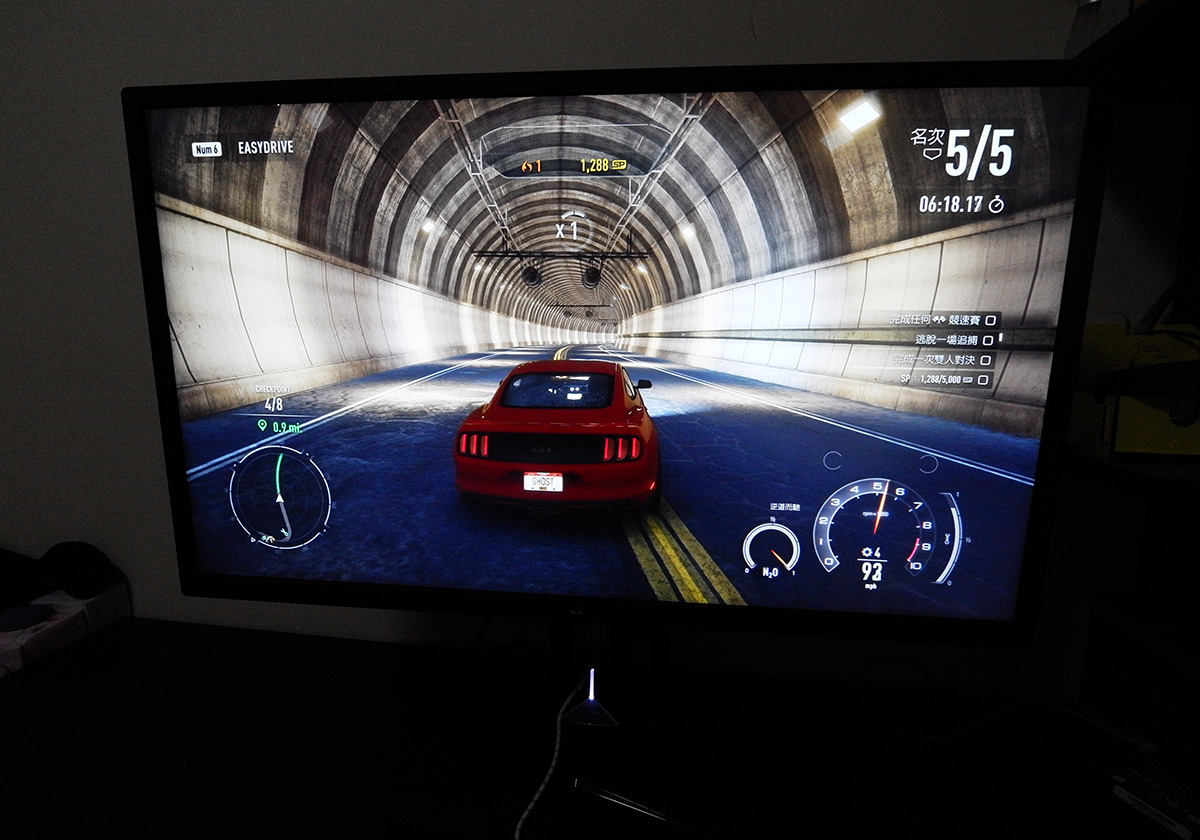This screenshot has height=840, width=1200.
Task: Open the EasyDrive menu label
Action: tap(265, 148)
